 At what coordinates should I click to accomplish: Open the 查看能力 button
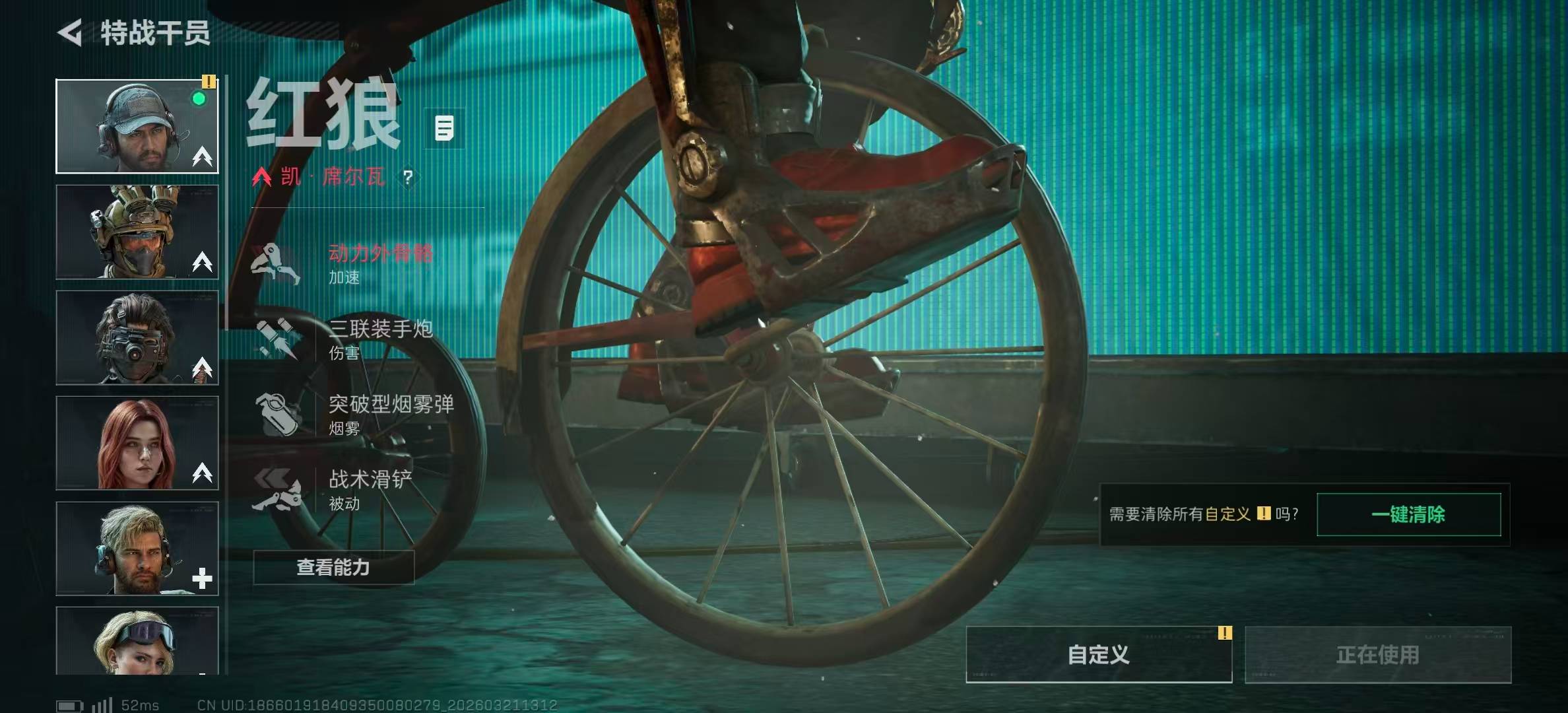click(x=333, y=567)
